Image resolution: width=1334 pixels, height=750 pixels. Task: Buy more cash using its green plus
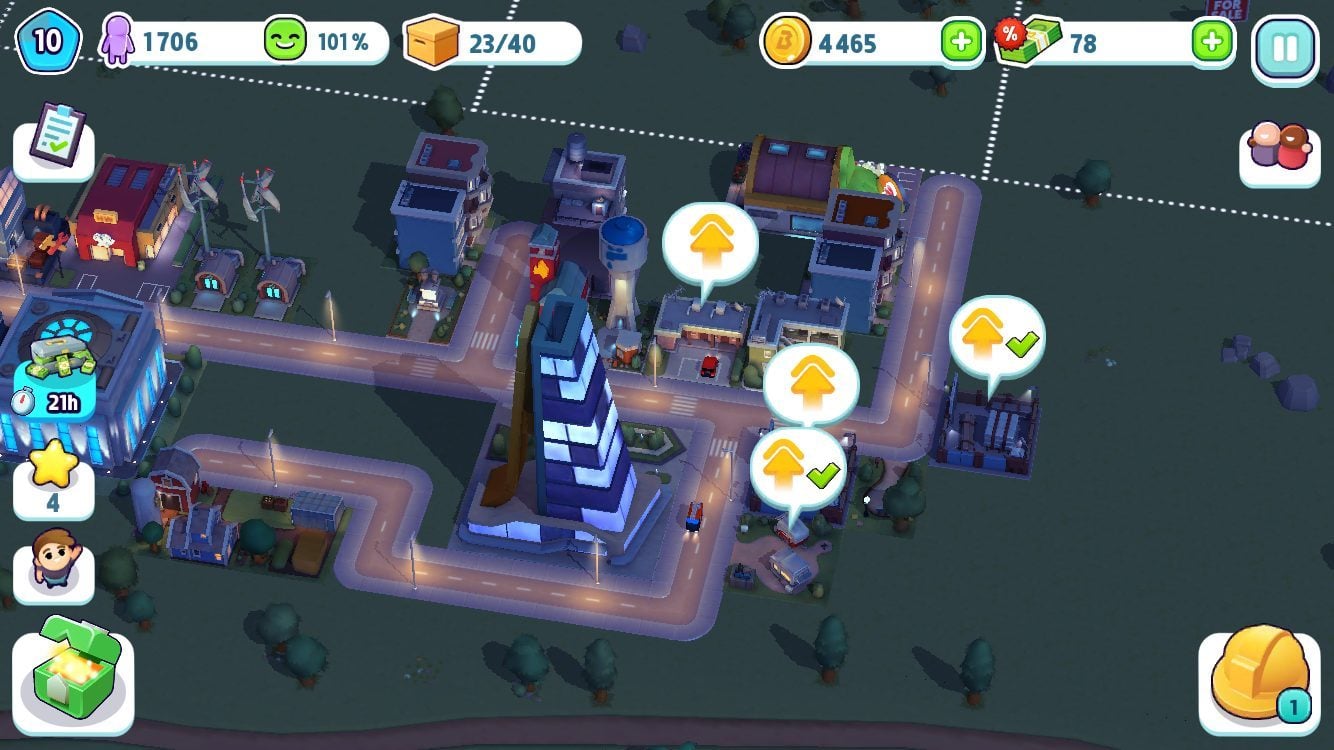[1211, 43]
